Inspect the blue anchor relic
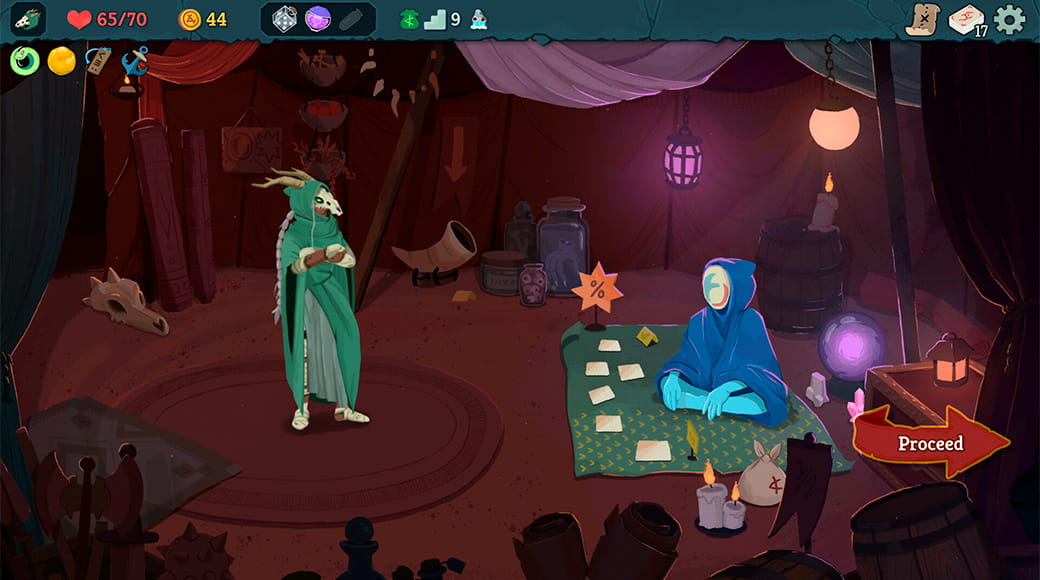Image resolution: width=1040 pixels, height=580 pixels. [x=134, y=61]
